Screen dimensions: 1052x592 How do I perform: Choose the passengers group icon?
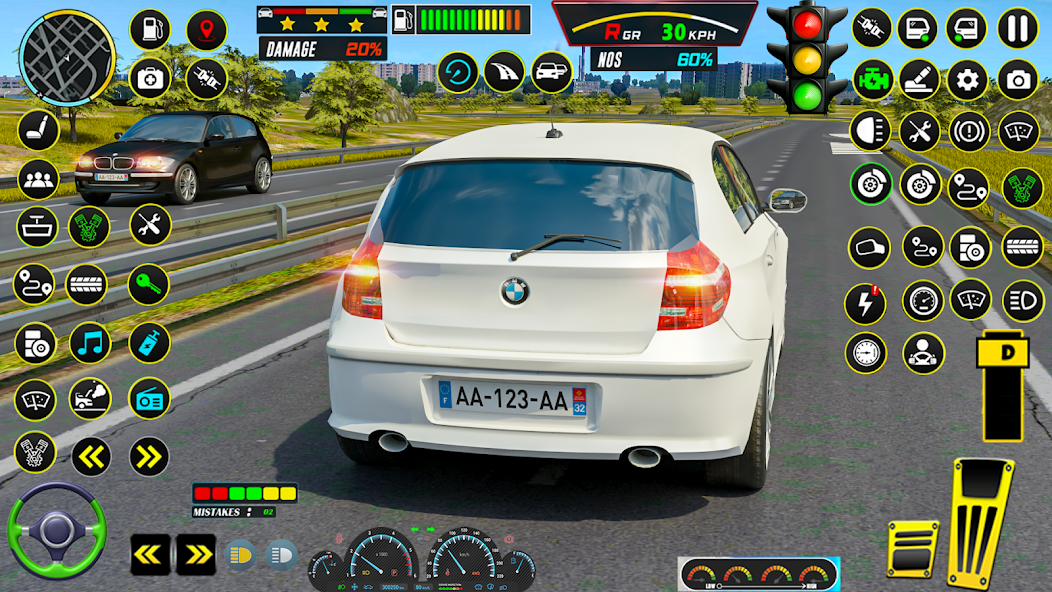[x=37, y=179]
